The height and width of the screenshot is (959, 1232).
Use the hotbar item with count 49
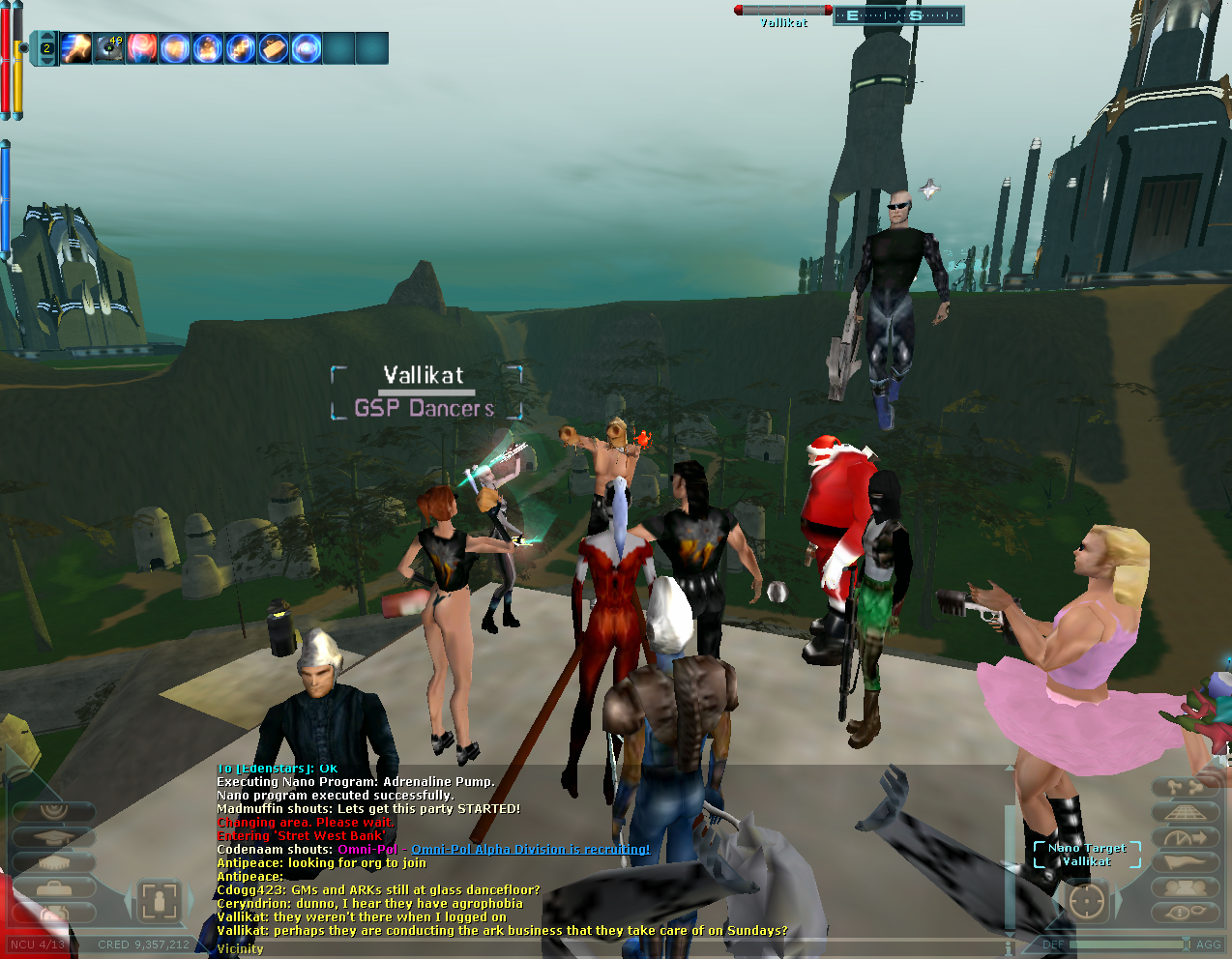click(109, 48)
